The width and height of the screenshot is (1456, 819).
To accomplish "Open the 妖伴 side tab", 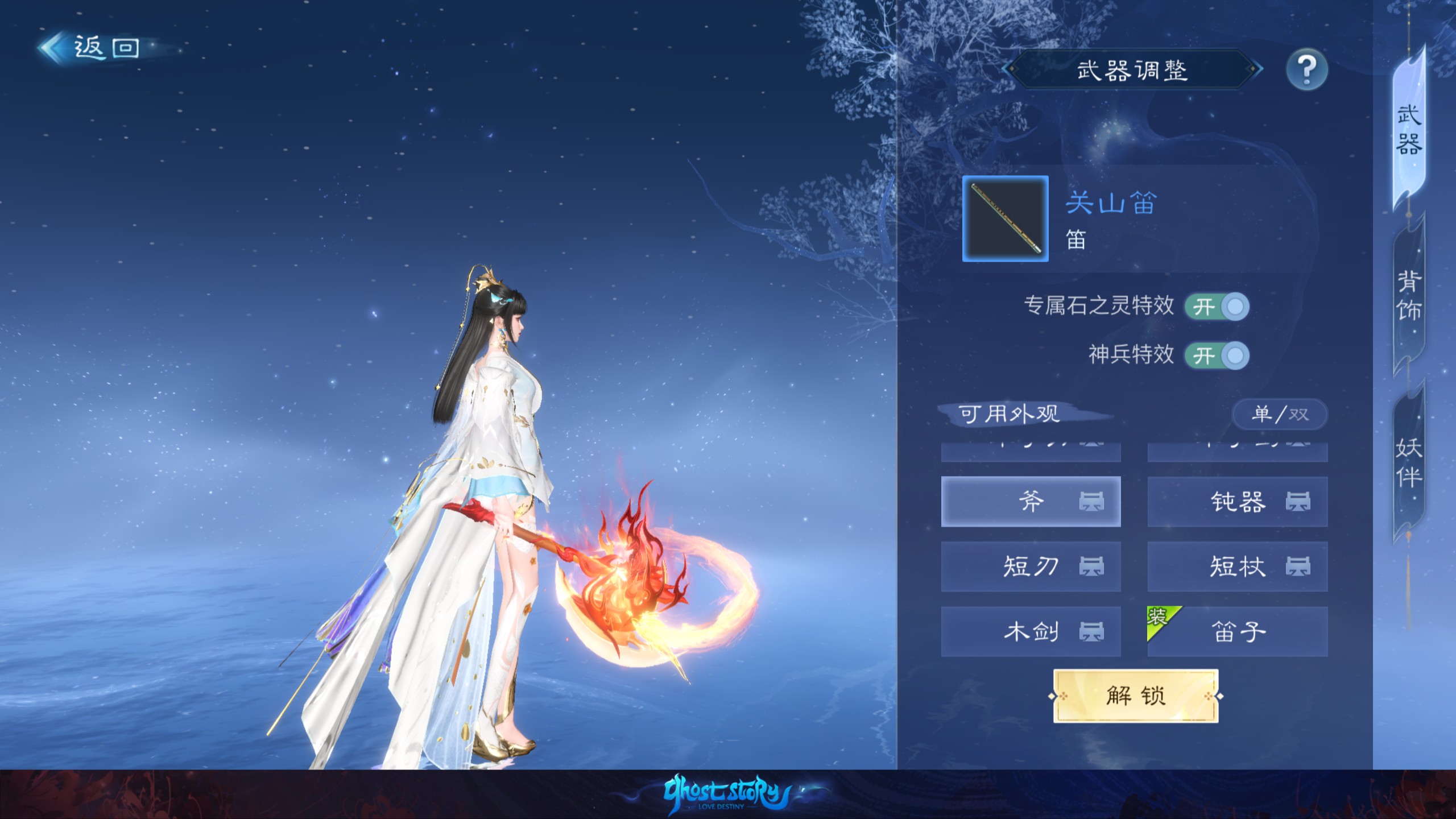I will click(1409, 462).
